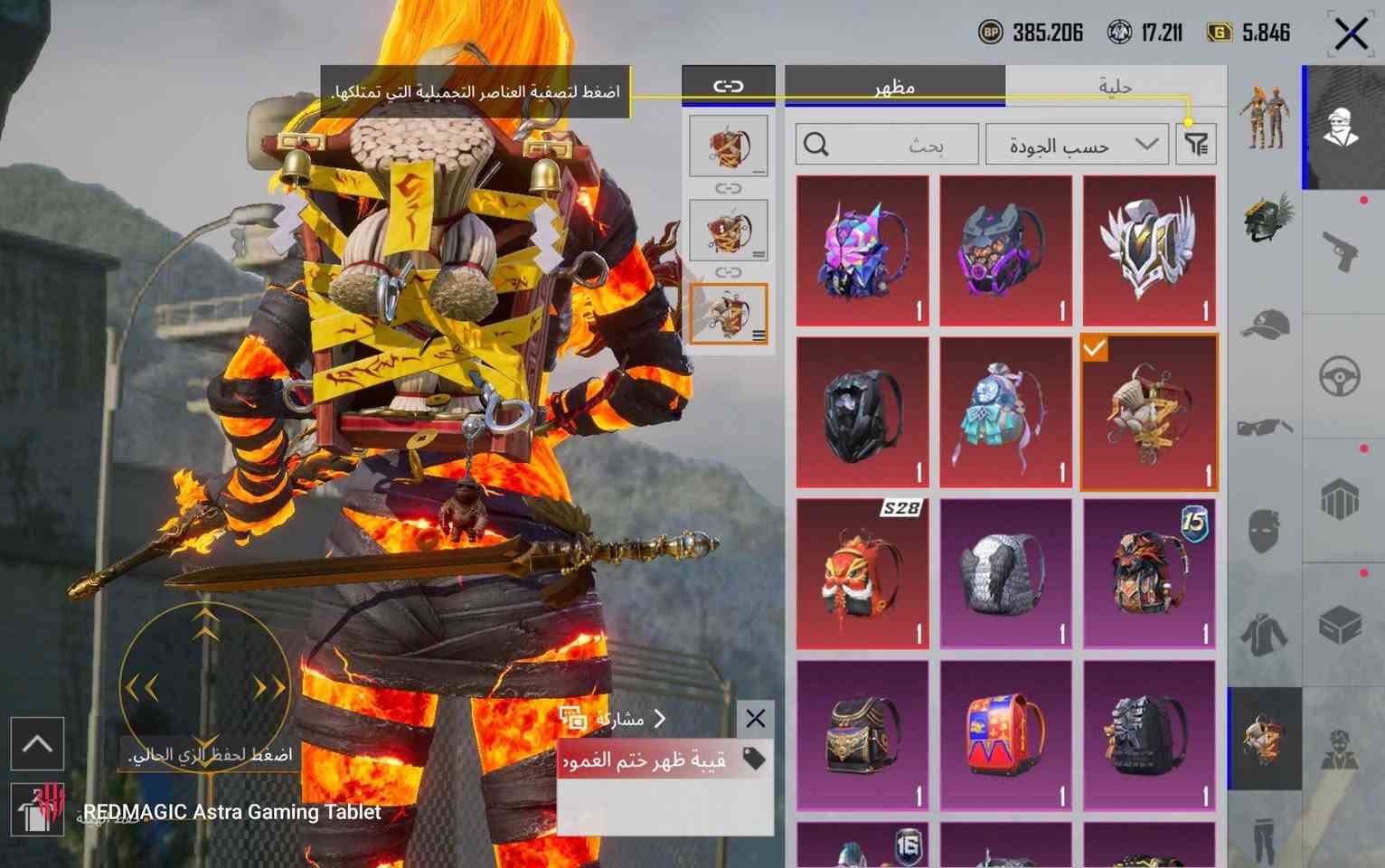Toggle the owned-items filter icon
The image size is (1385, 868).
[1196, 144]
